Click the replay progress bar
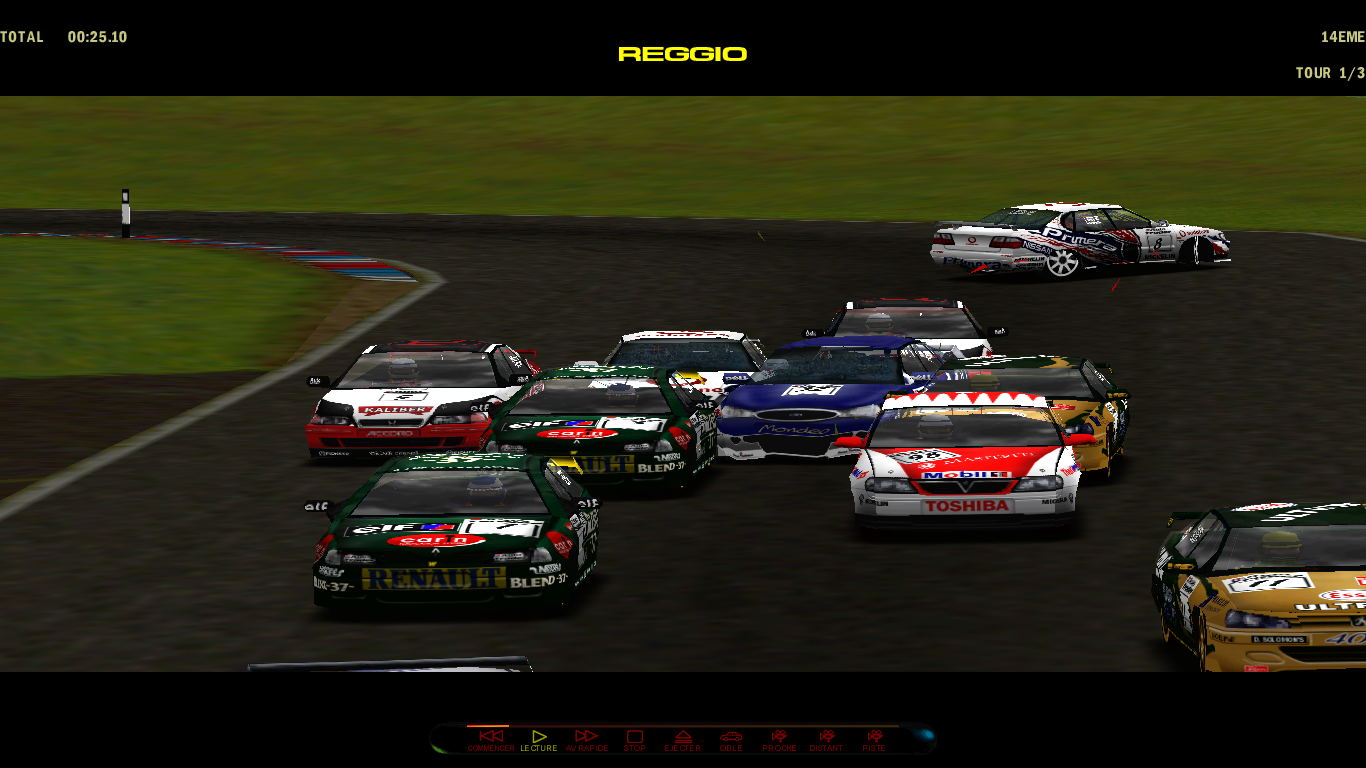Image resolution: width=1366 pixels, height=768 pixels. click(680, 726)
